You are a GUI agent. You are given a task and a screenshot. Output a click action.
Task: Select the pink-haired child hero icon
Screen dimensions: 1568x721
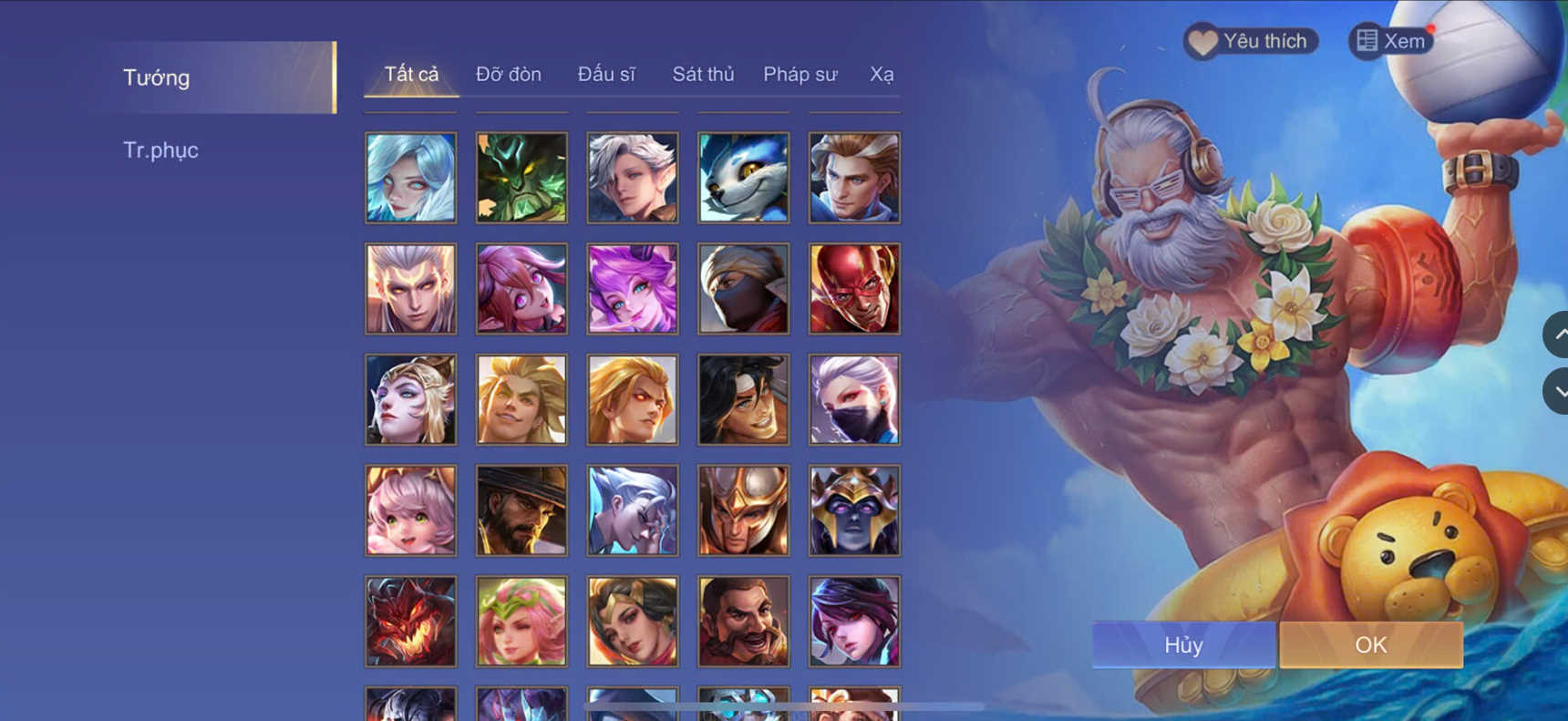coord(410,510)
